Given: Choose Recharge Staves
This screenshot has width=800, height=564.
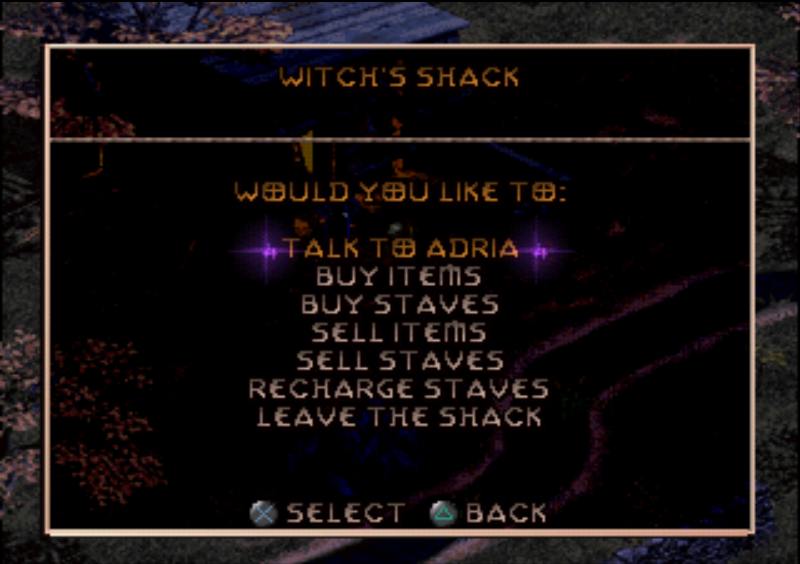Looking at the screenshot, I should pos(399,388).
